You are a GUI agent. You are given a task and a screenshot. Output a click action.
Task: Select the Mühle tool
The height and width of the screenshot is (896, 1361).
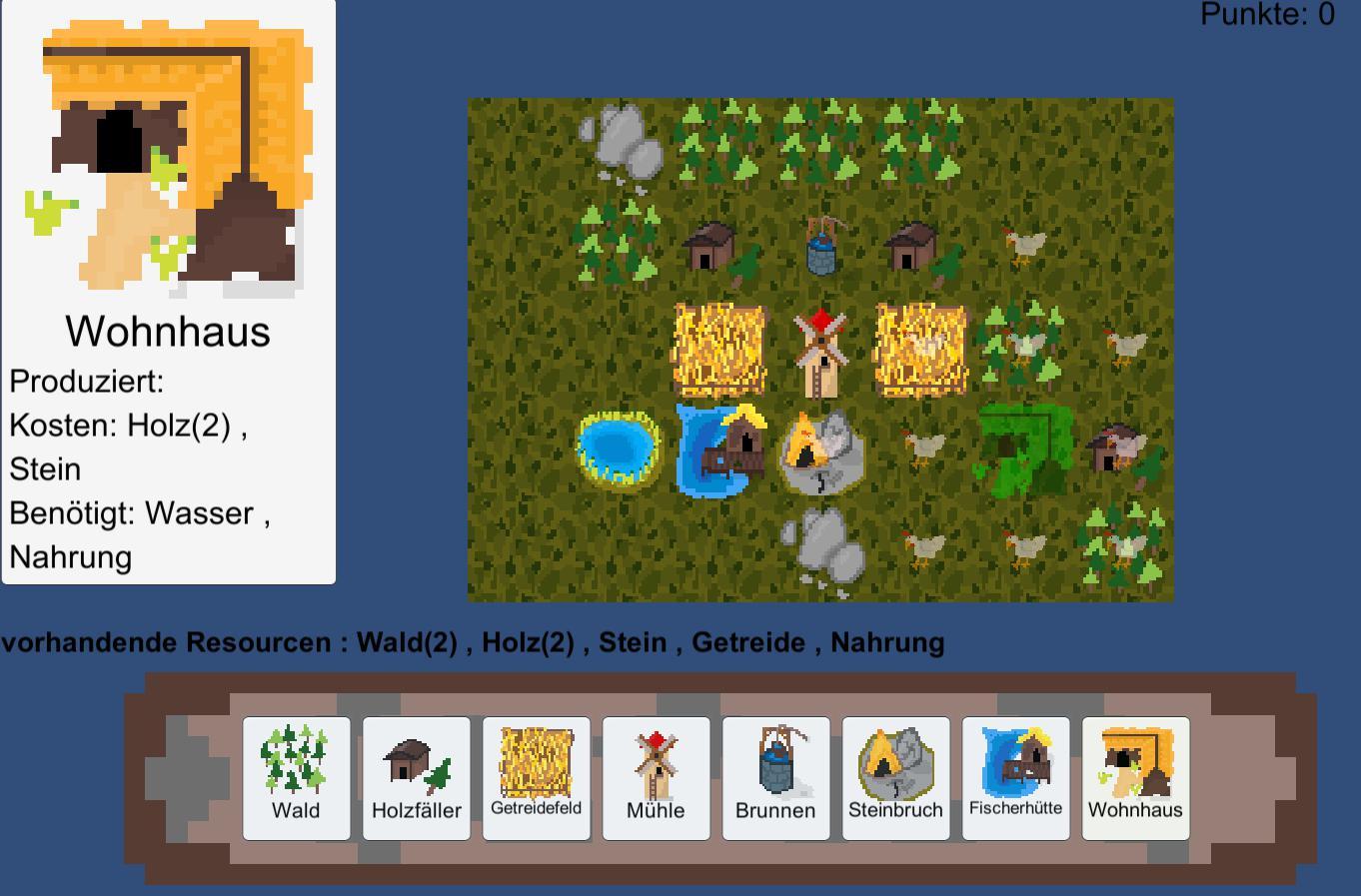(656, 779)
